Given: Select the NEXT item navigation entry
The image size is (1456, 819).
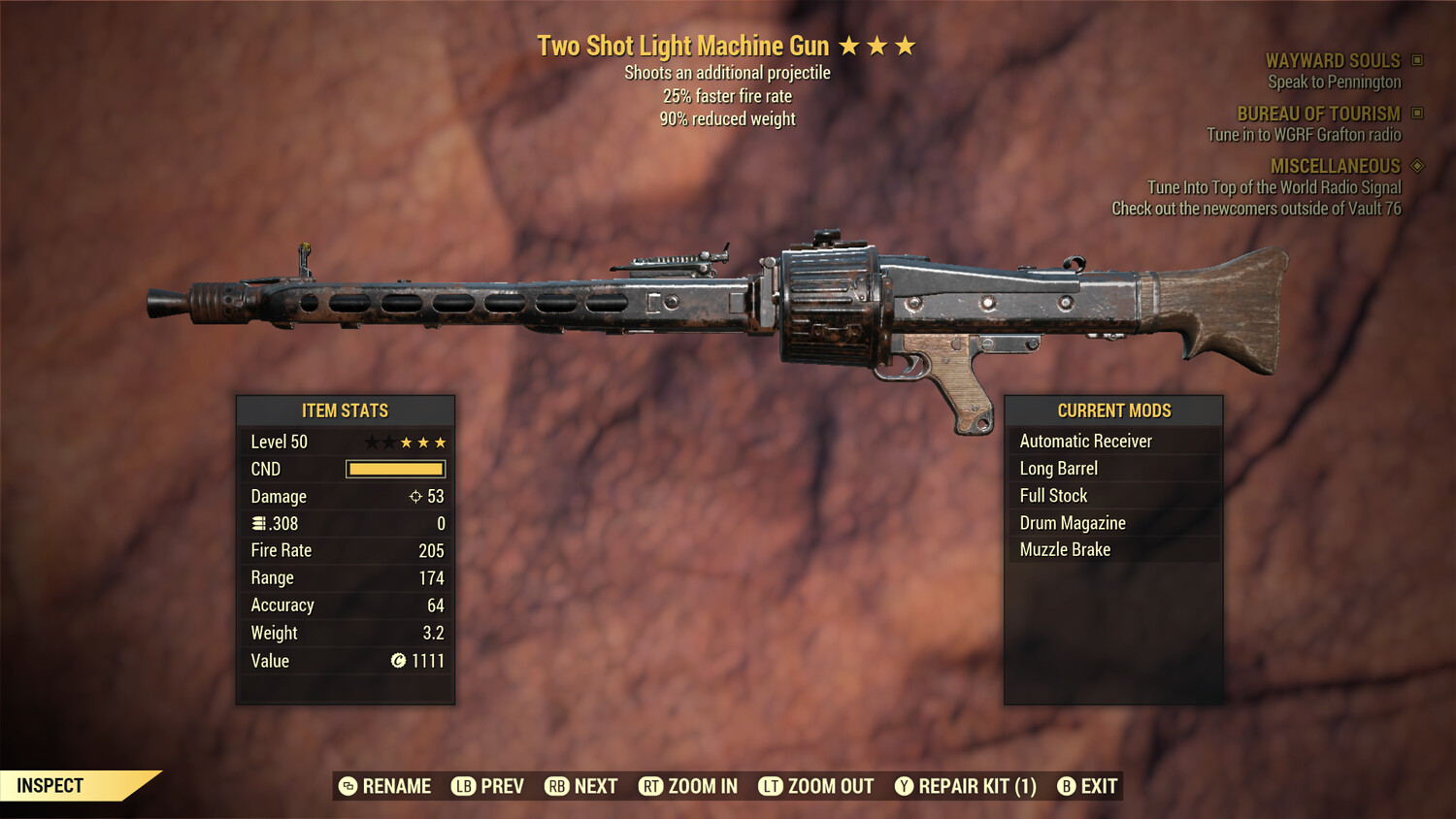Looking at the screenshot, I should point(594,786).
